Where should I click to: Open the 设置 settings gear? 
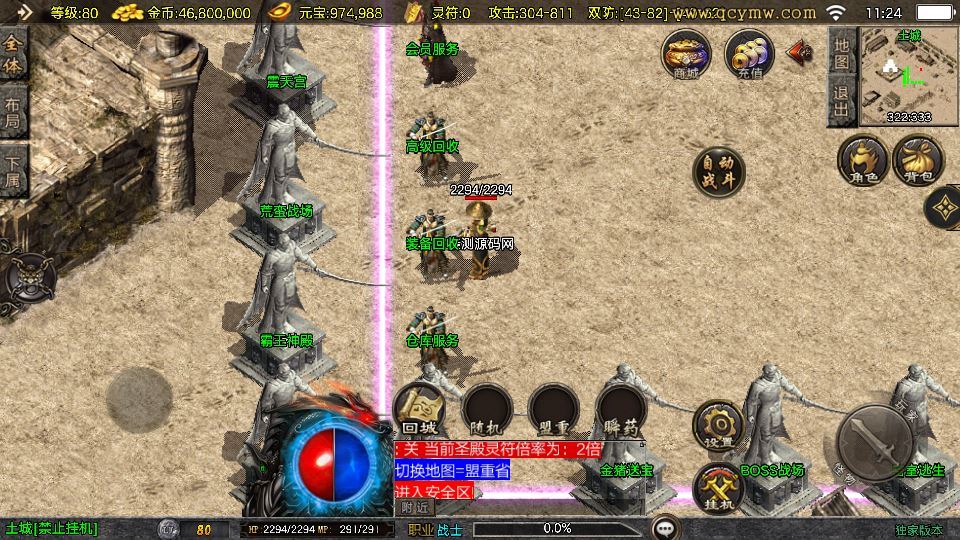pyautogui.click(x=718, y=424)
